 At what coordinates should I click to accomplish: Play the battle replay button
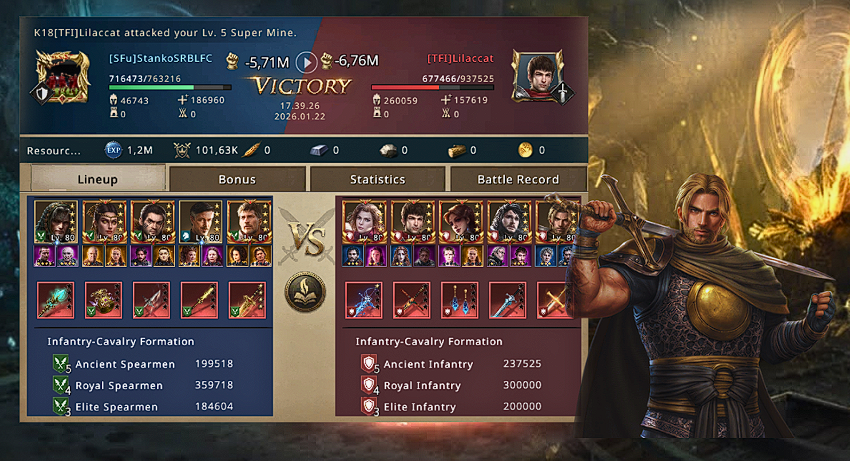tap(308, 62)
